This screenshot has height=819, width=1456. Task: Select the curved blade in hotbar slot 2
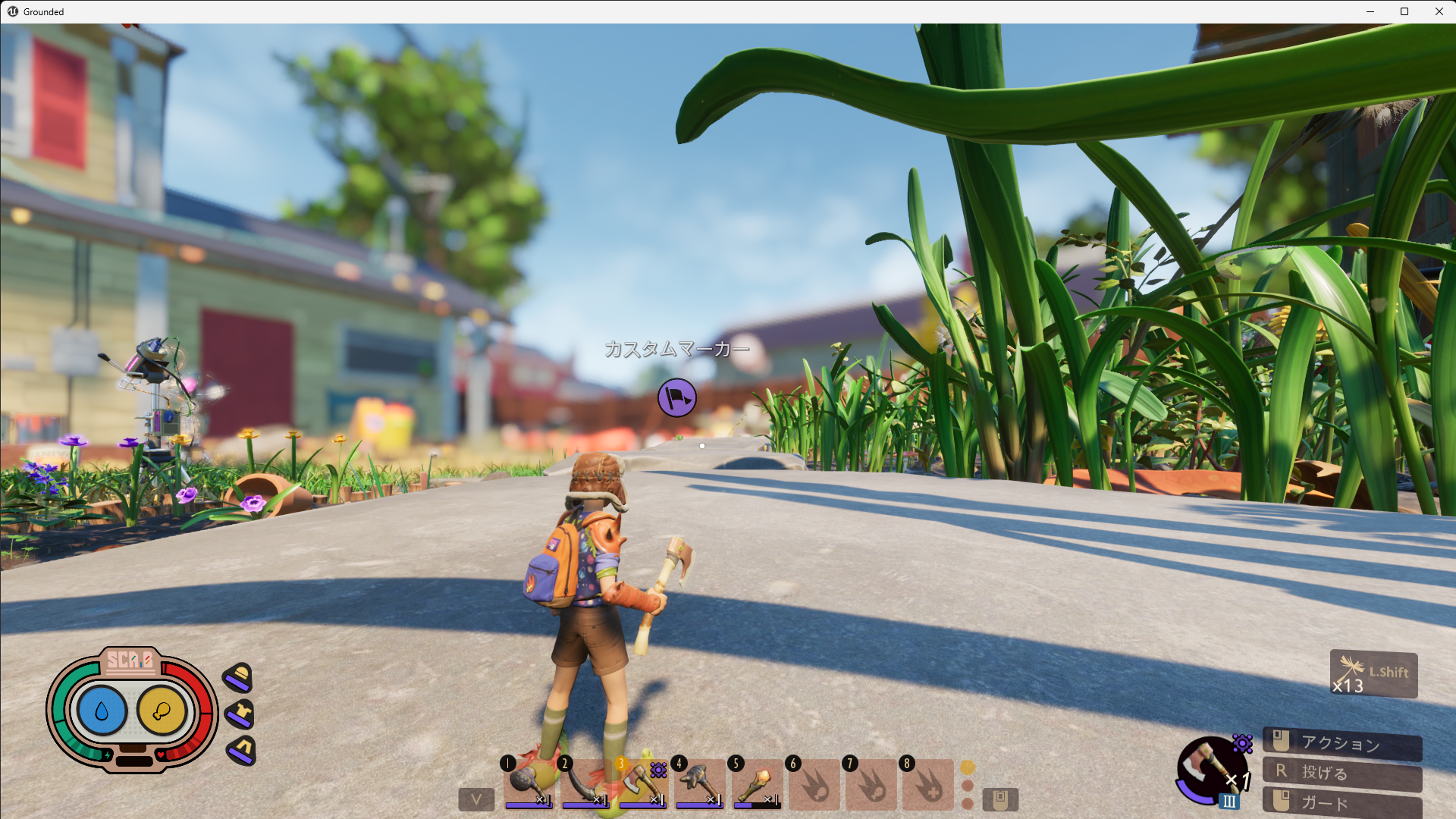pyautogui.click(x=585, y=783)
